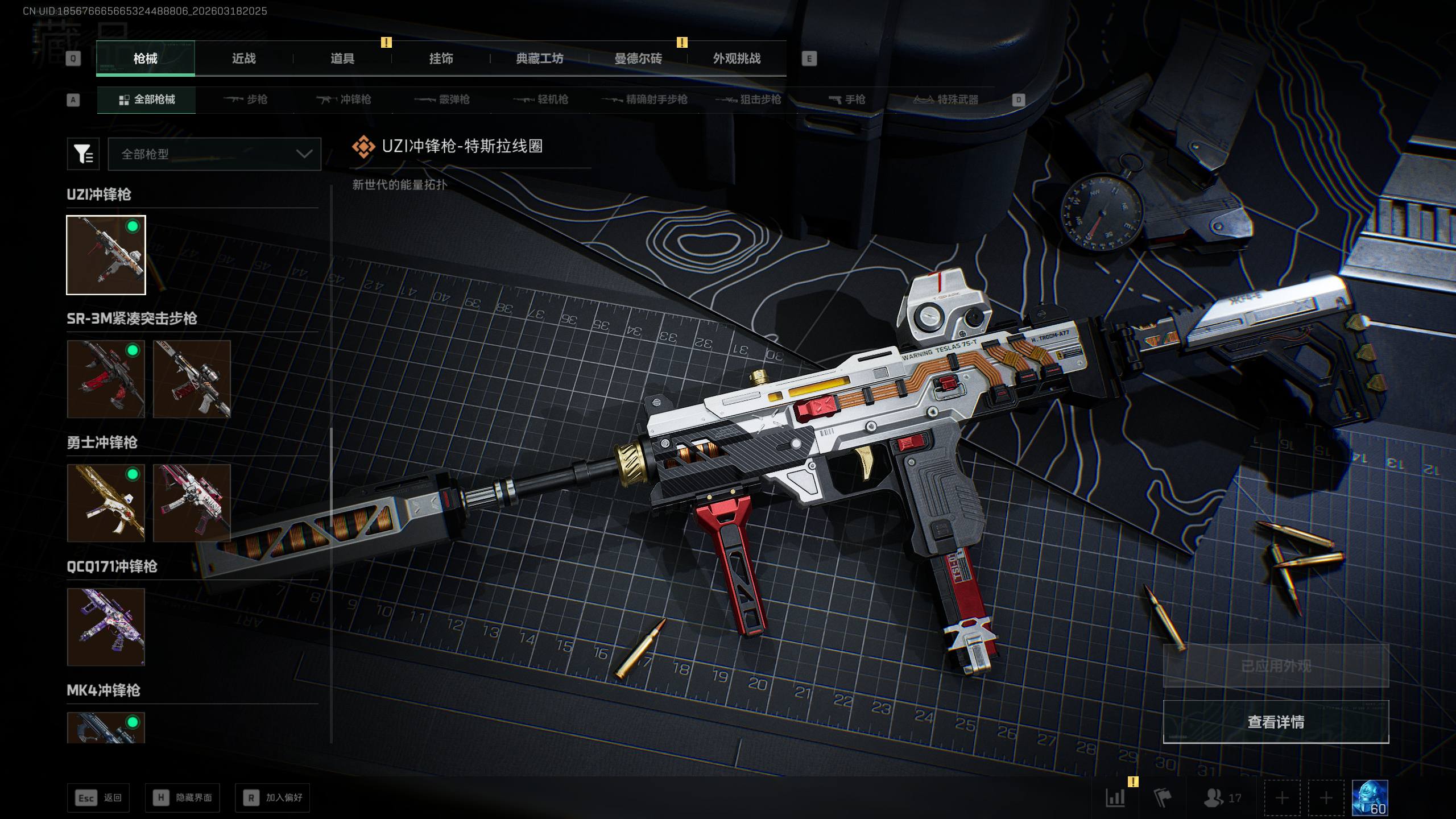The width and height of the screenshot is (1456, 819).
Task: Filter weapons by 手枪 pistols
Action: [x=847, y=100]
